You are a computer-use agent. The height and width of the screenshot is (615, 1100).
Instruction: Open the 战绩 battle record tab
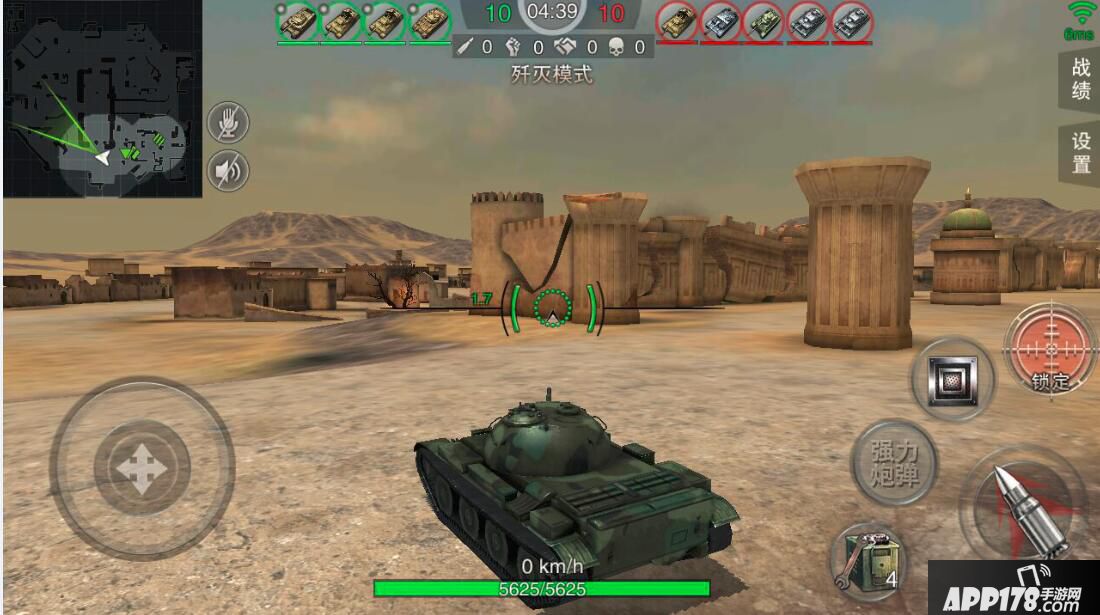1080,80
